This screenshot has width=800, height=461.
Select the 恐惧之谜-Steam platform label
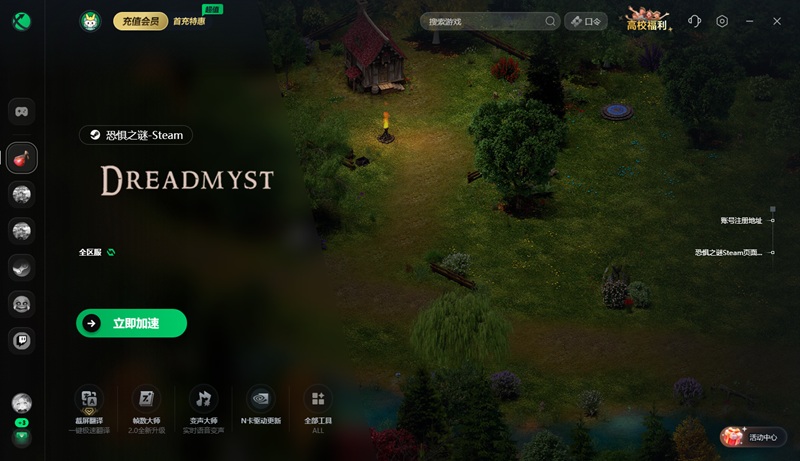[x=136, y=135]
